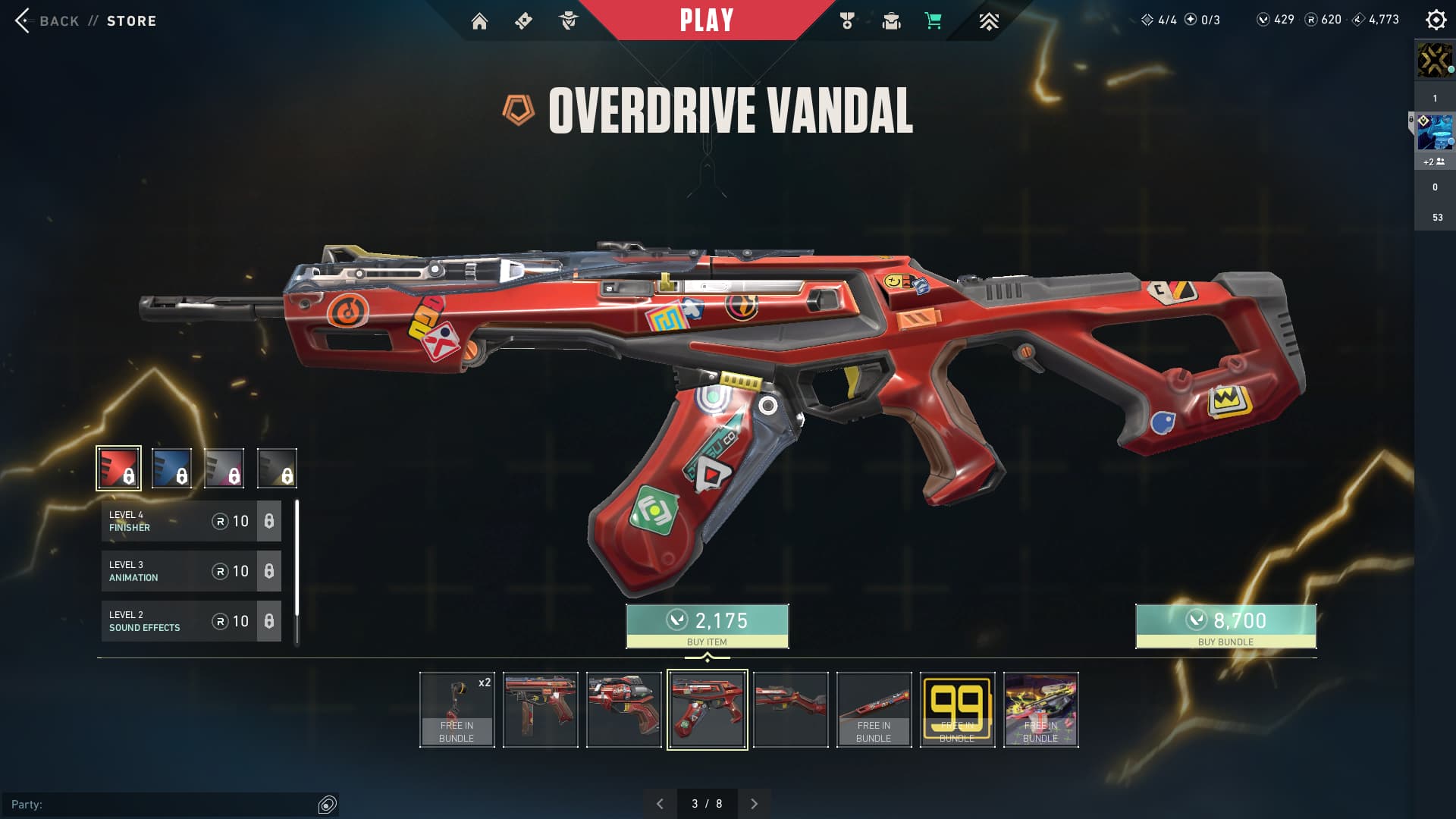Select the blue color variant
This screenshot has height=819, width=1456.
click(x=171, y=468)
